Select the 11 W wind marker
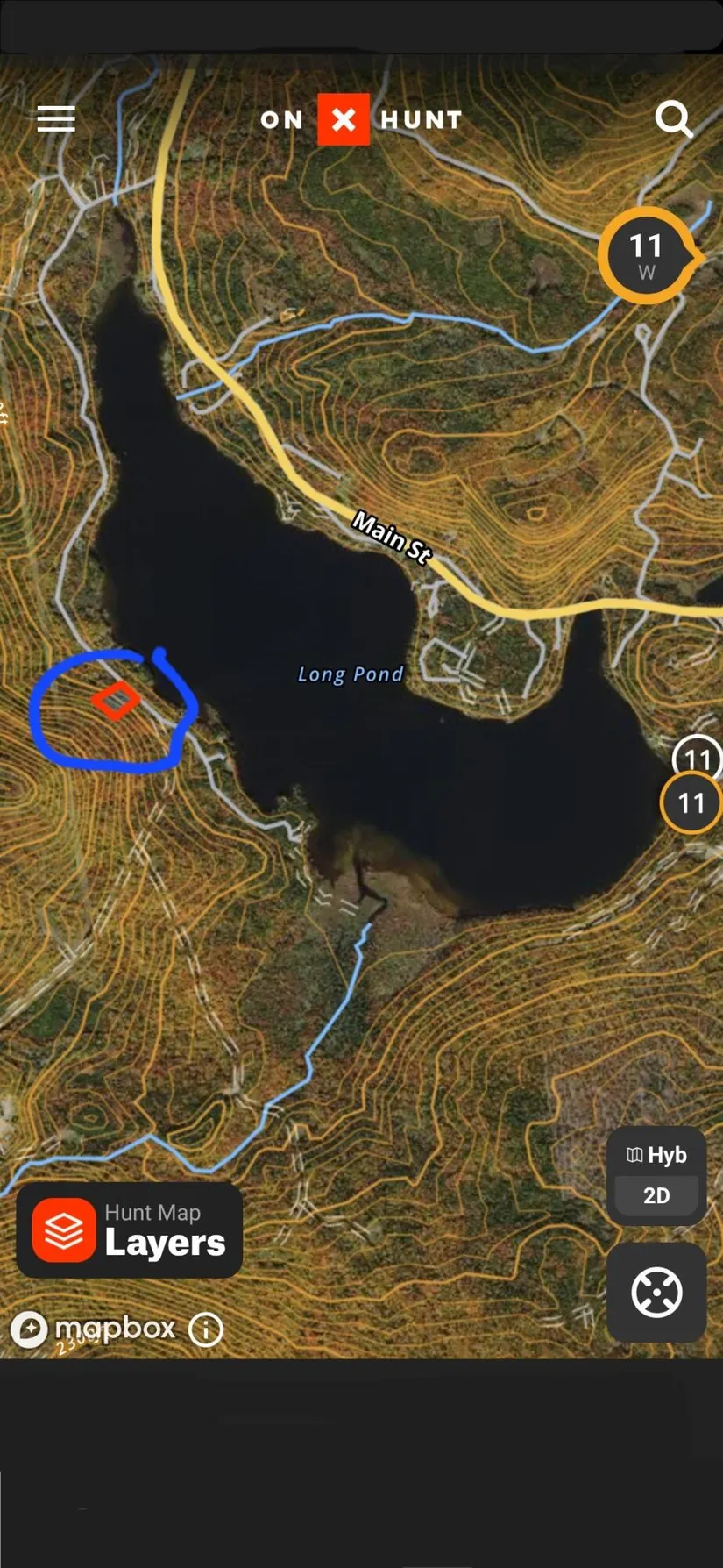 [x=647, y=256]
